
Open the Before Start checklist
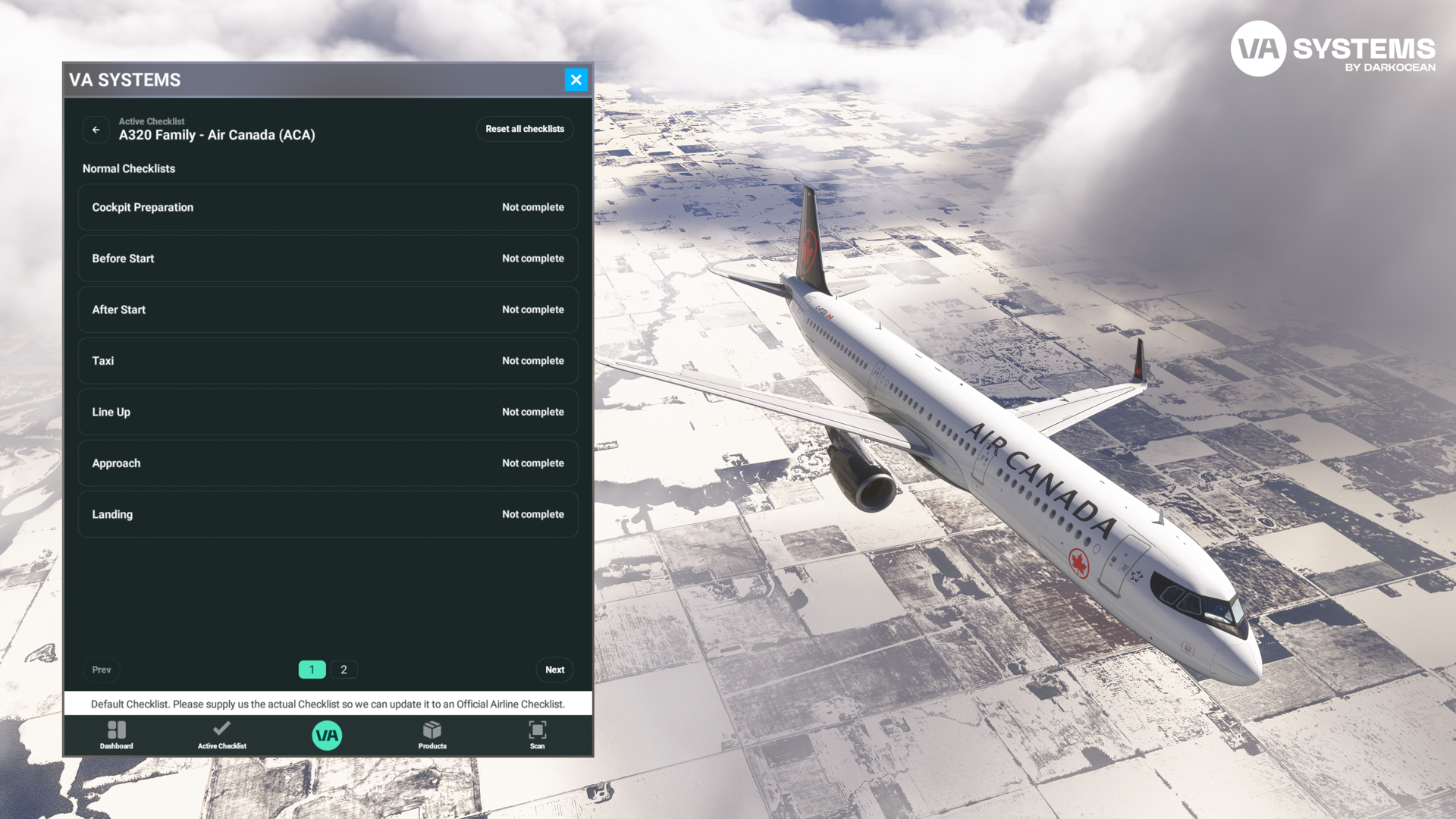click(x=328, y=259)
